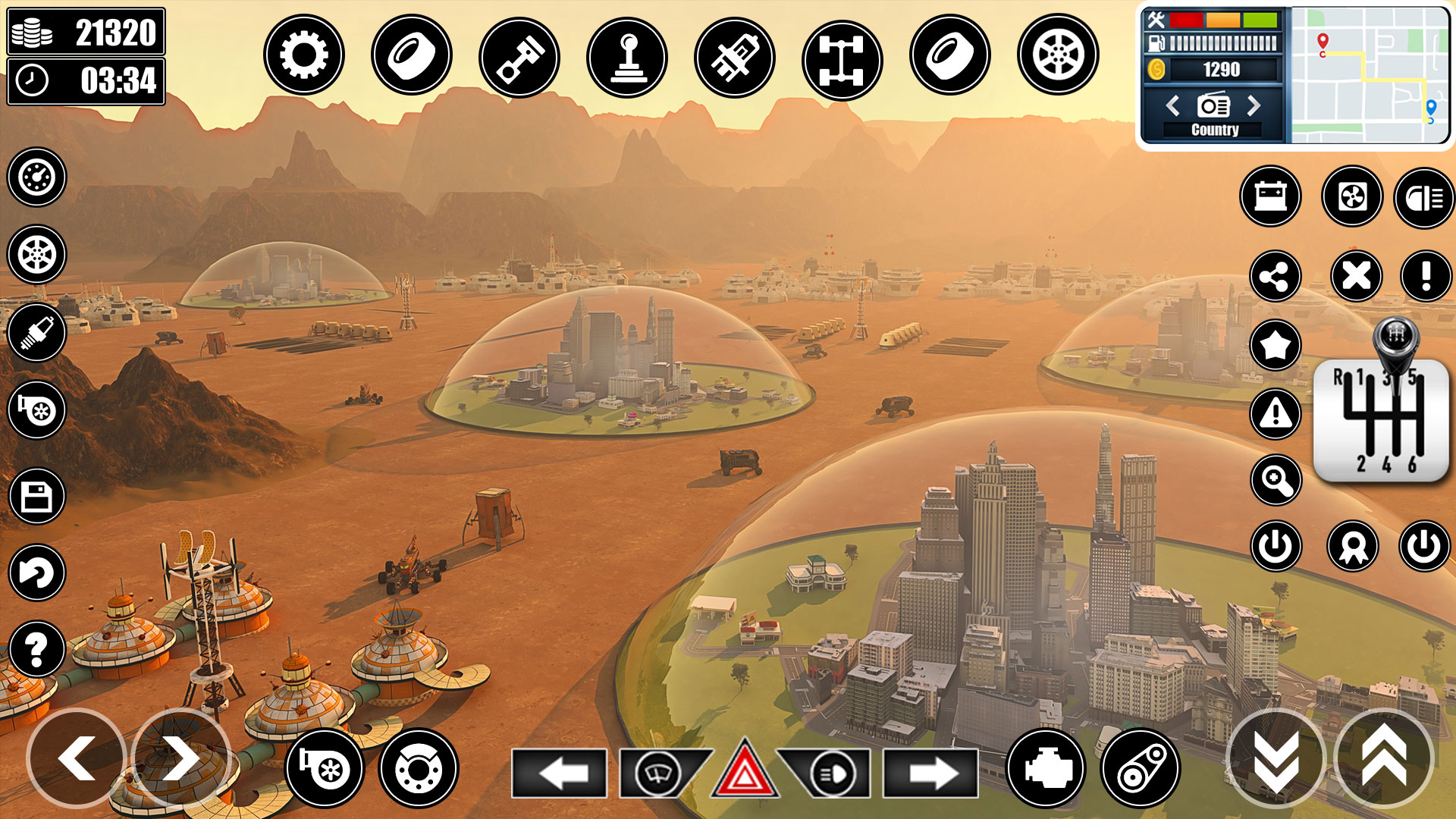Switch to the next radio station

(1254, 105)
